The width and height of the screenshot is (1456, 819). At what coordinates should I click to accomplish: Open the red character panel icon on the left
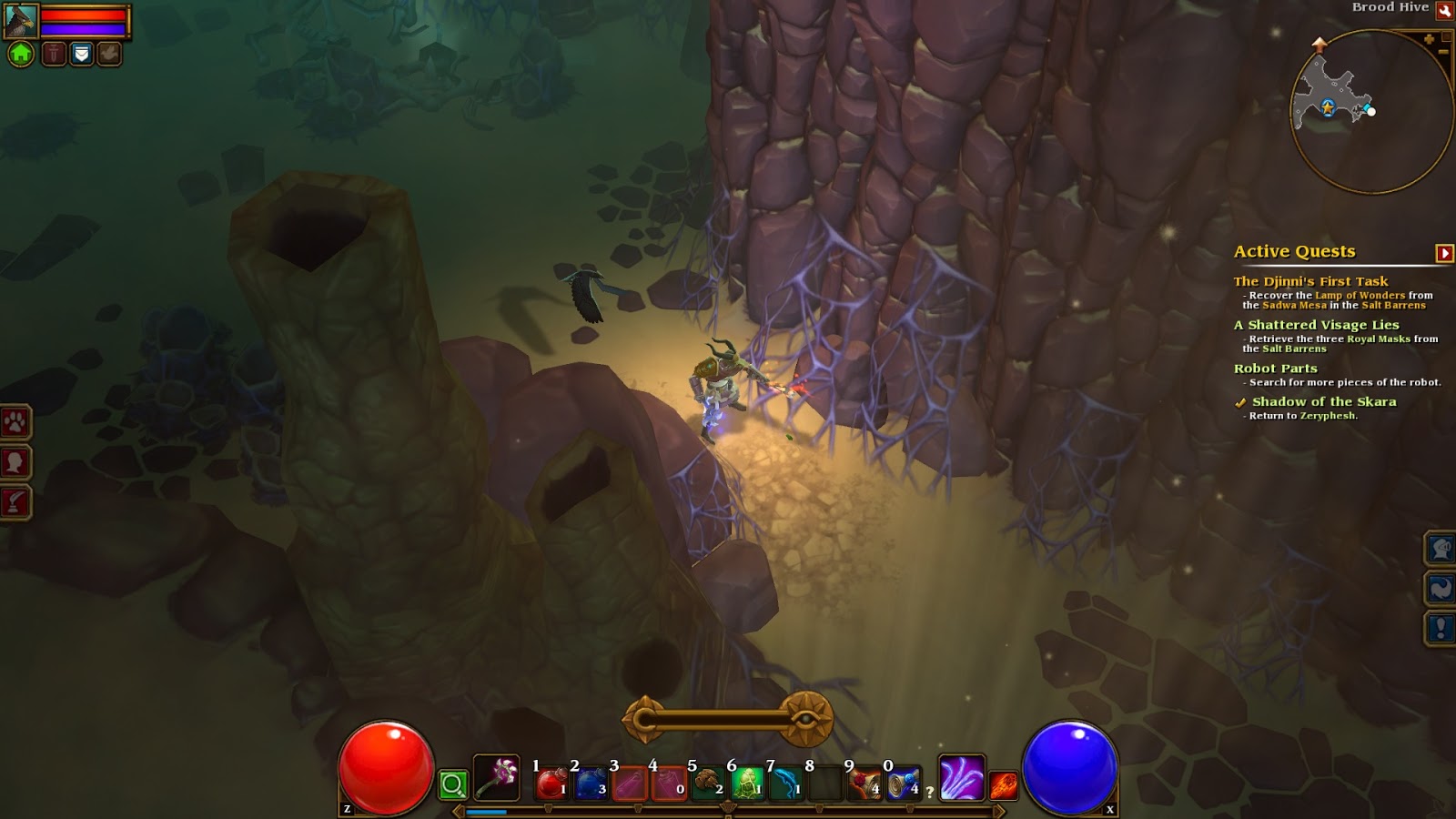click(13, 460)
